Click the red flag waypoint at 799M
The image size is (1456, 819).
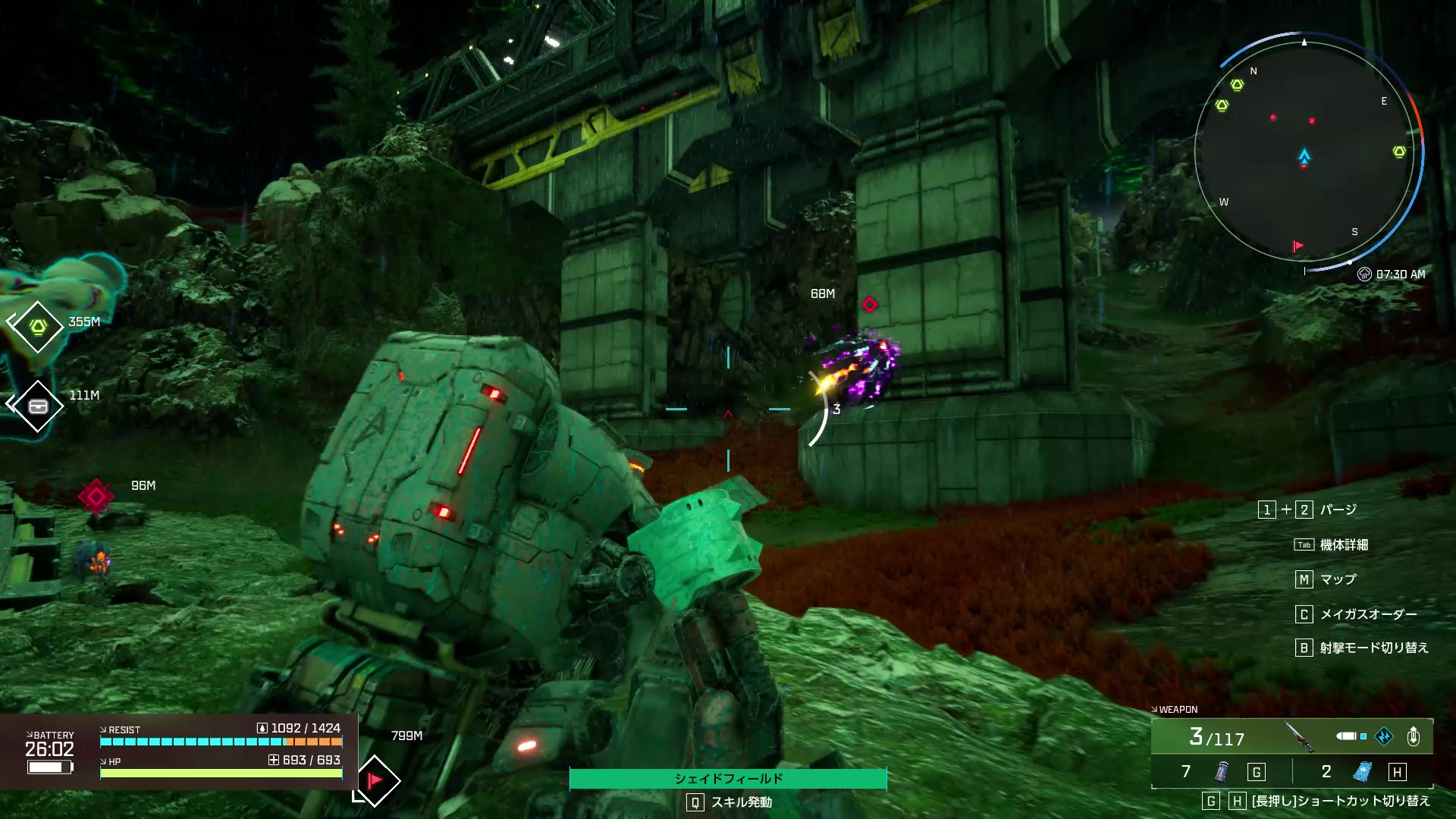tap(375, 780)
